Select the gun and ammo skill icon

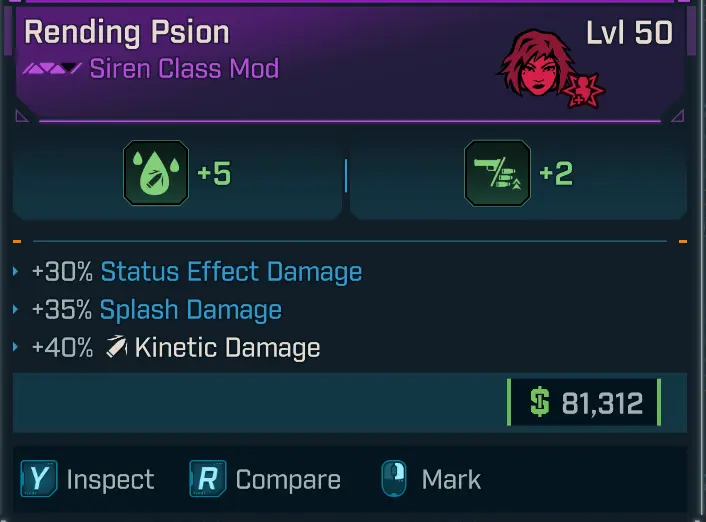pyautogui.click(x=497, y=174)
